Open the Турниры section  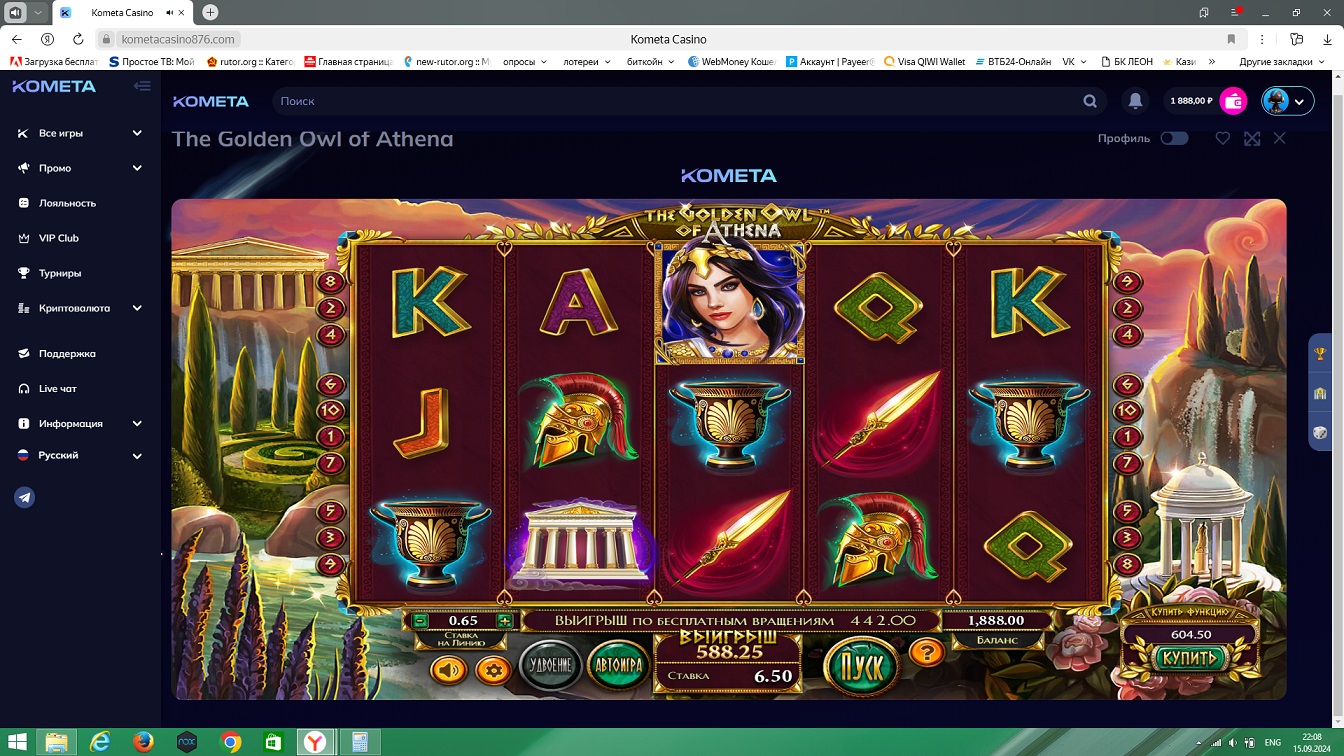click(x=60, y=273)
